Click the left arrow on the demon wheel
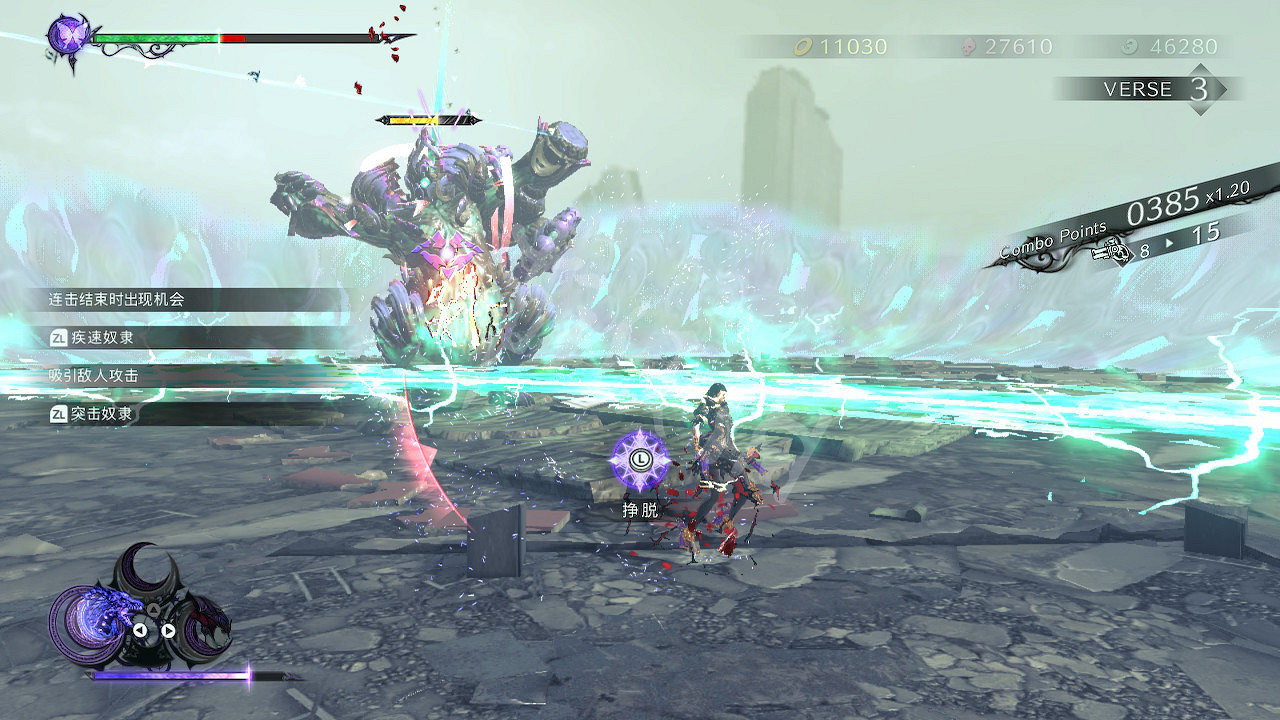Image resolution: width=1280 pixels, height=720 pixels. click(x=140, y=629)
